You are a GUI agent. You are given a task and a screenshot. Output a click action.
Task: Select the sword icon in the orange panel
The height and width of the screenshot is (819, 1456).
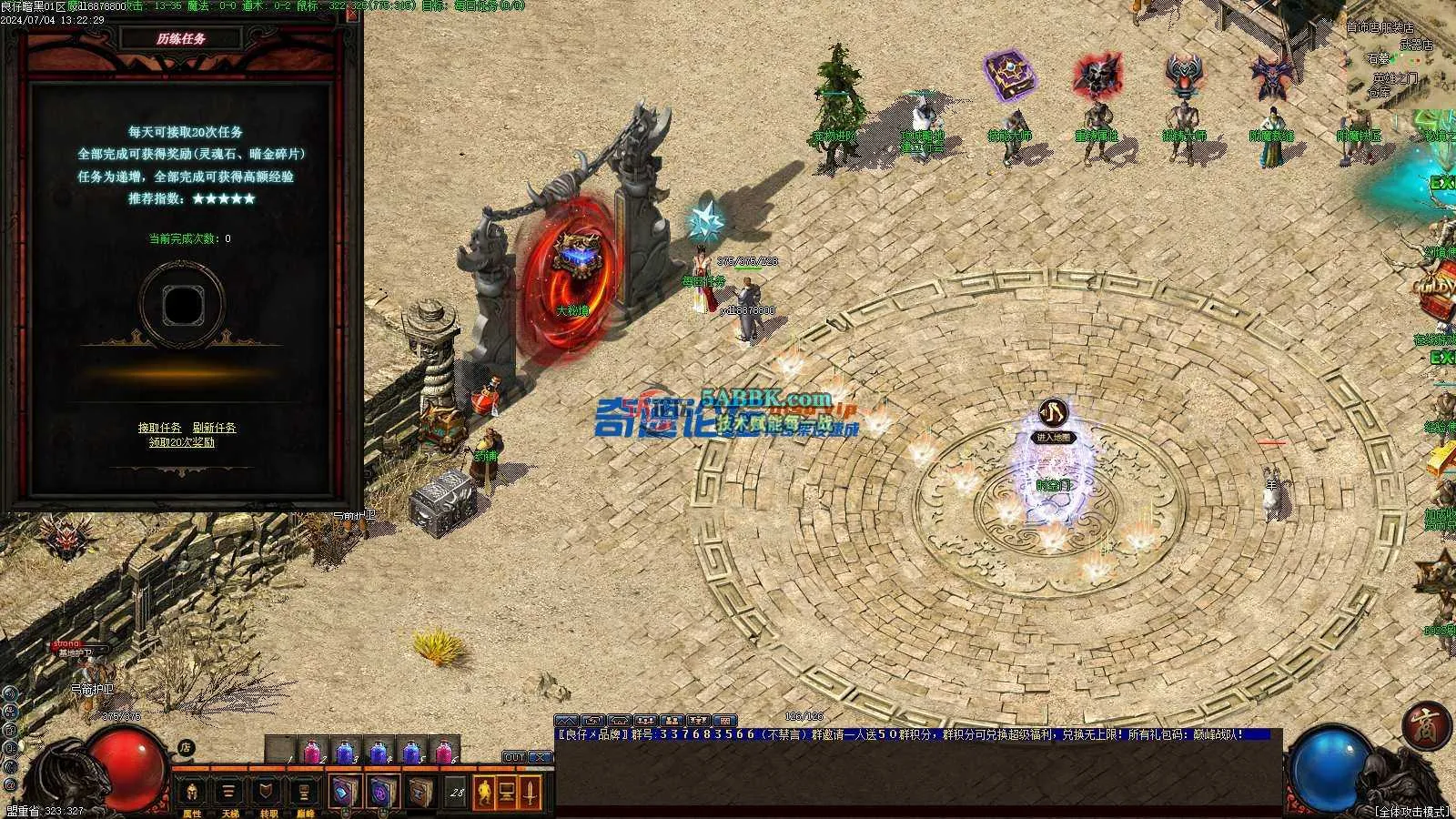pyautogui.click(x=531, y=792)
